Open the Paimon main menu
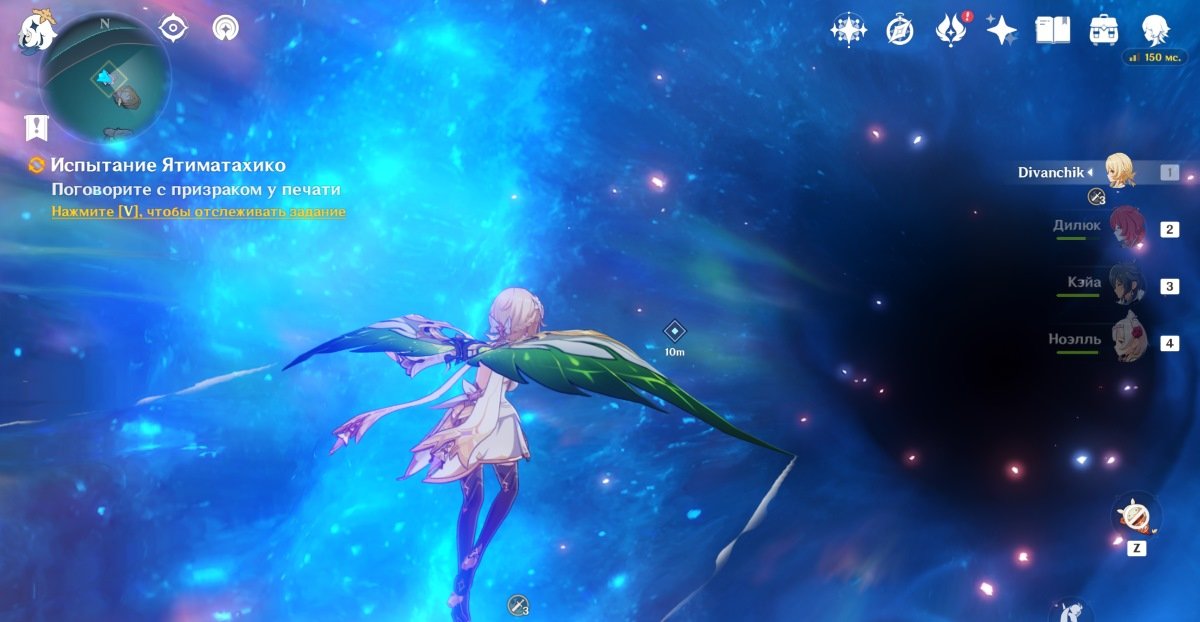 pyautogui.click(x=38, y=30)
